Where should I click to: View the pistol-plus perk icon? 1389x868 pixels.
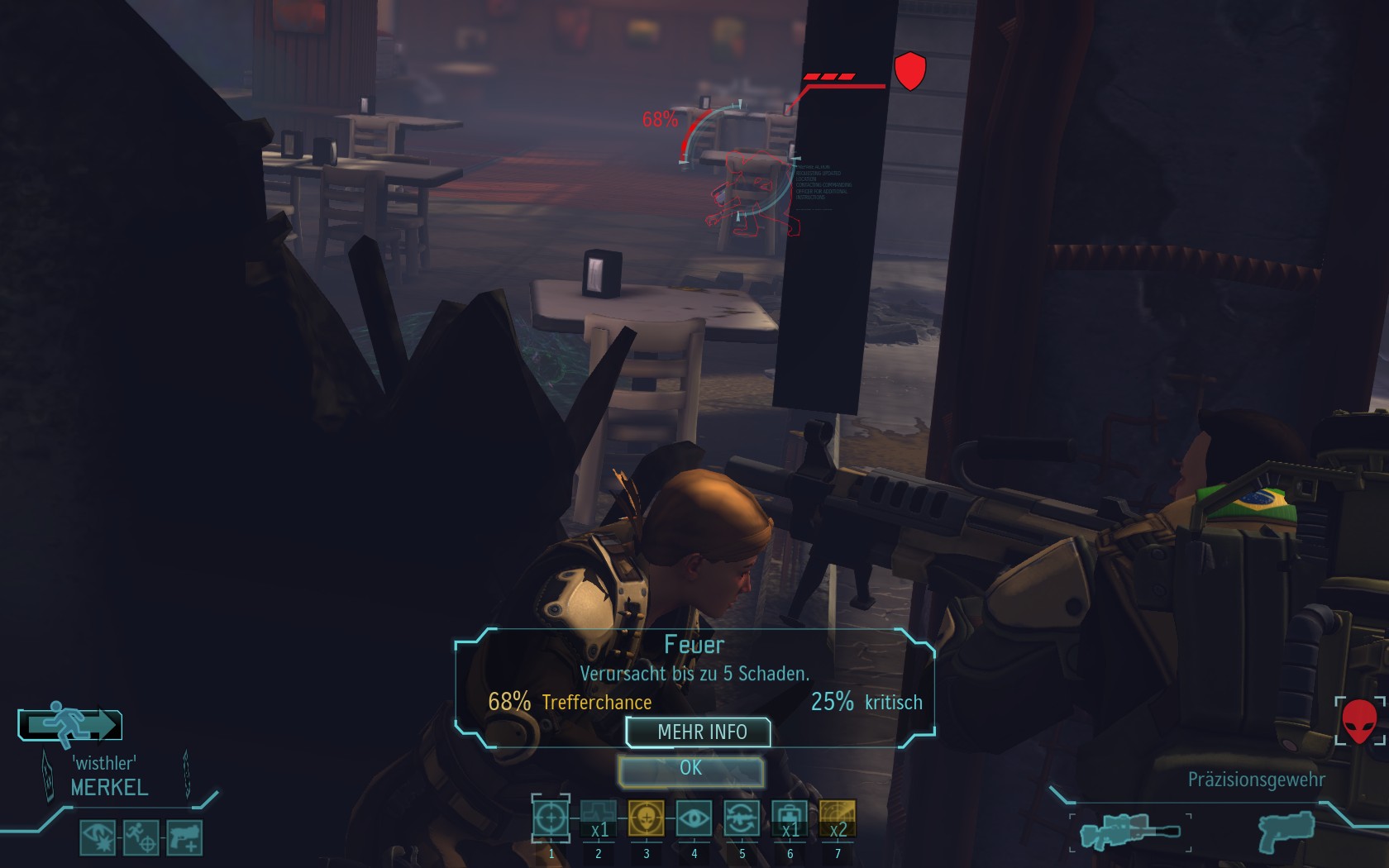coord(184,837)
